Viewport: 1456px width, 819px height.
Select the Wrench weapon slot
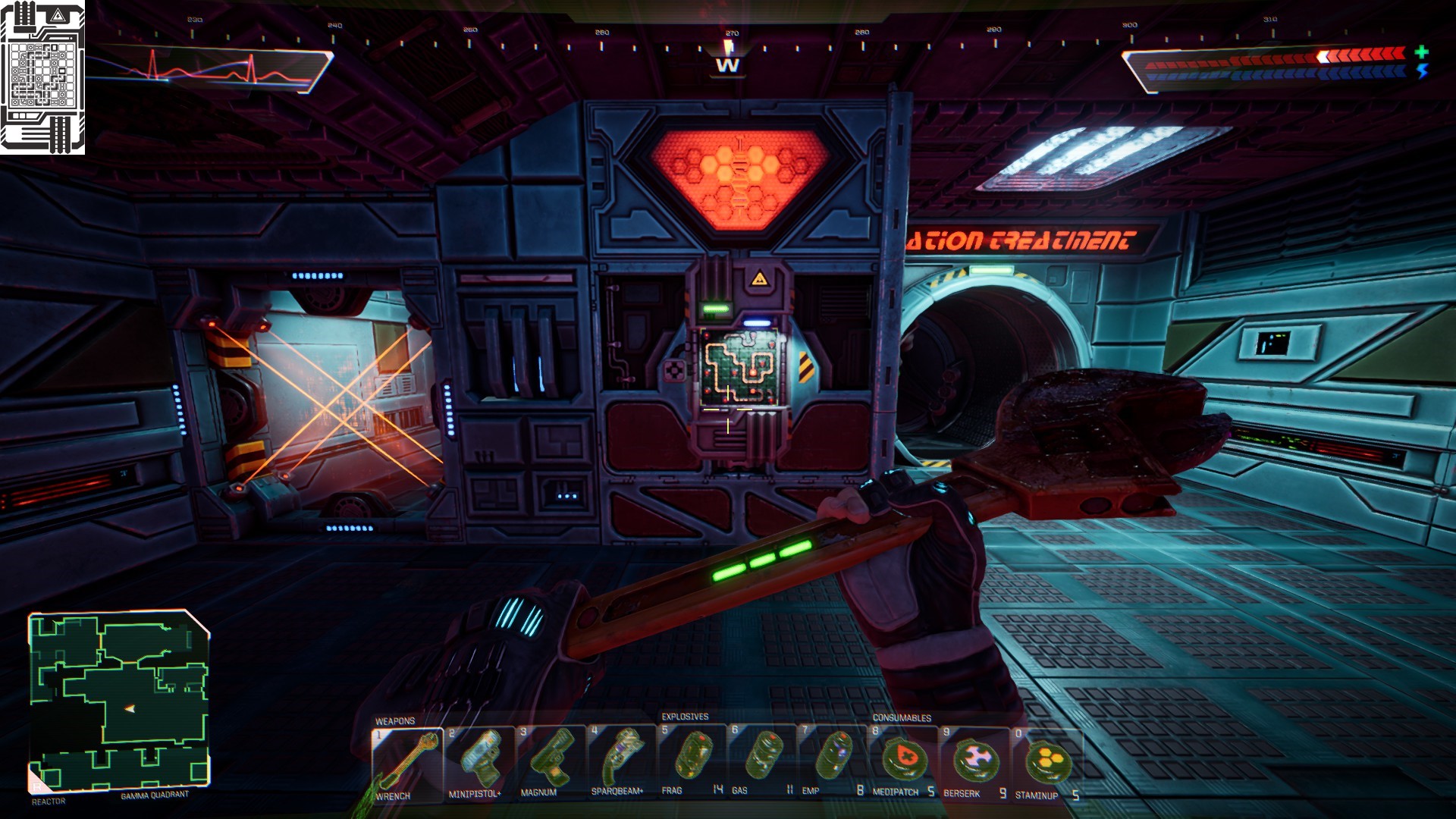407,763
